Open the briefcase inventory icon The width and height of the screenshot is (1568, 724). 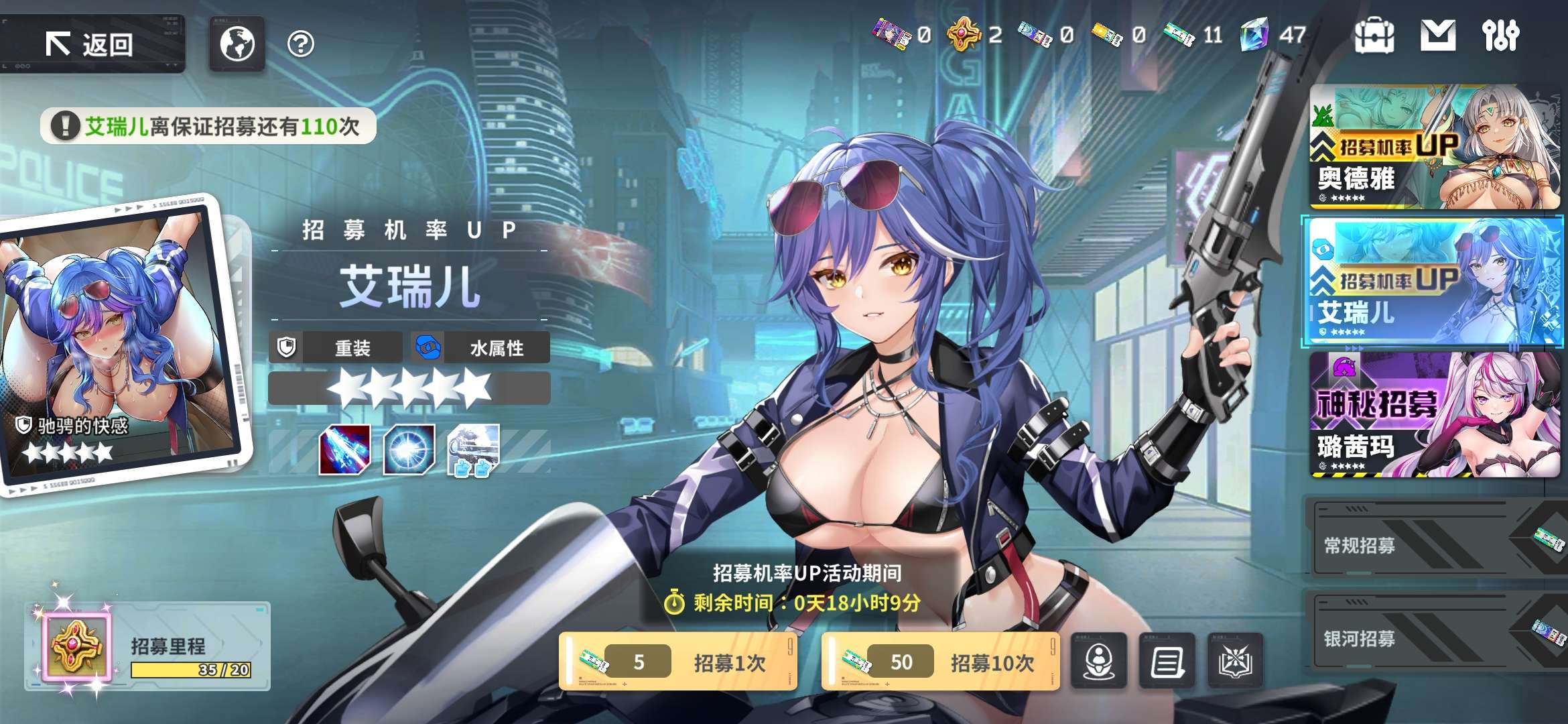pos(1374,36)
